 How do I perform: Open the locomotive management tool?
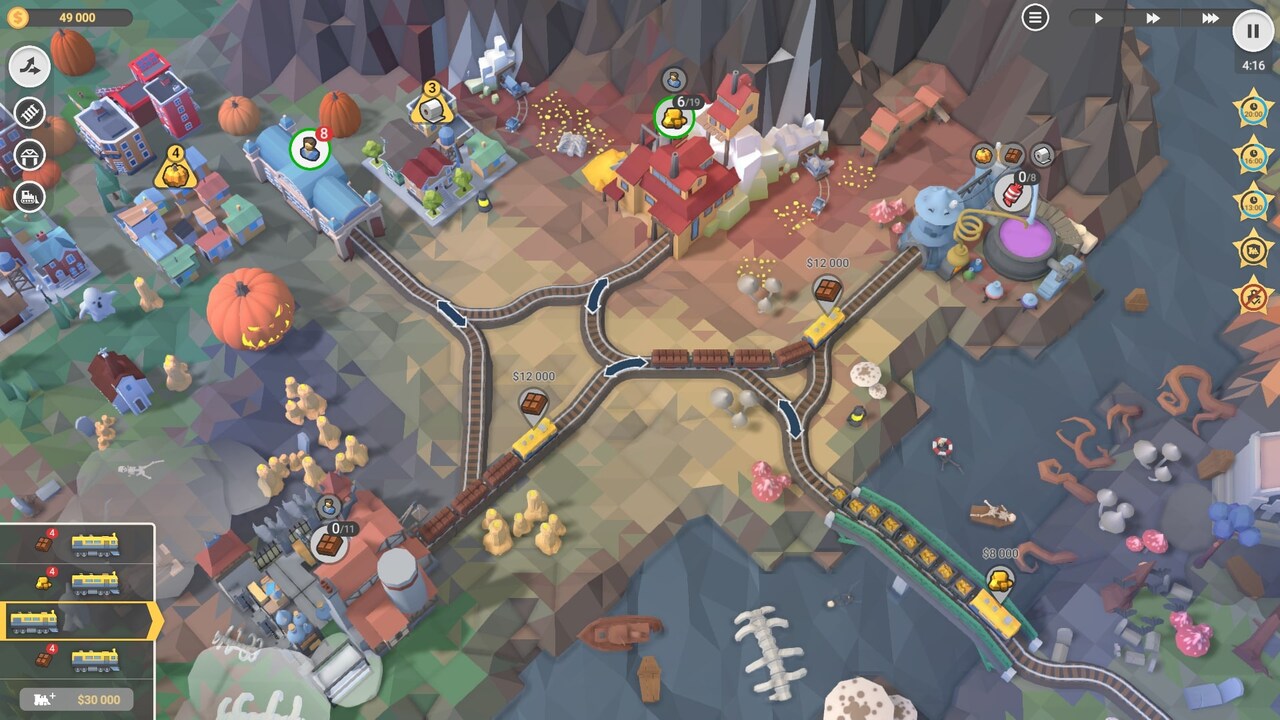click(28, 195)
